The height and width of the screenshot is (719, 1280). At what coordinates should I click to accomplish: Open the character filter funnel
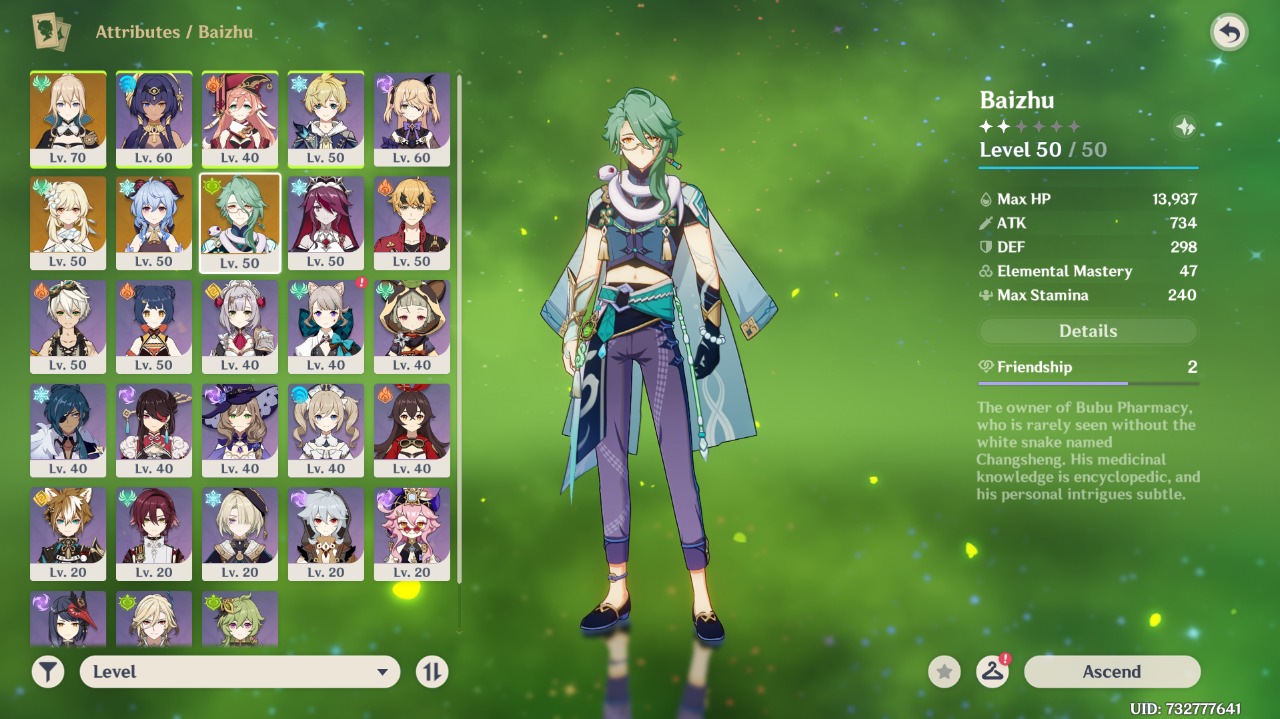(48, 672)
